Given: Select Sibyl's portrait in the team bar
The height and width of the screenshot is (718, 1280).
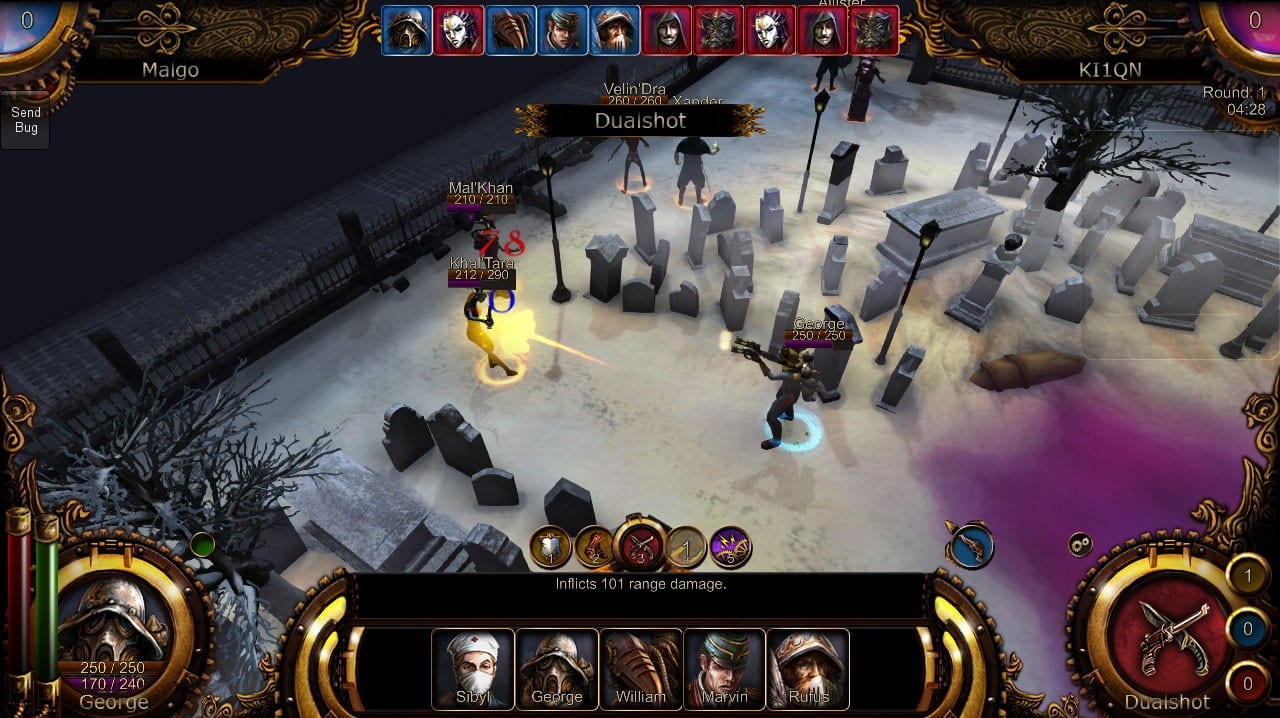Looking at the screenshot, I should point(472,668).
